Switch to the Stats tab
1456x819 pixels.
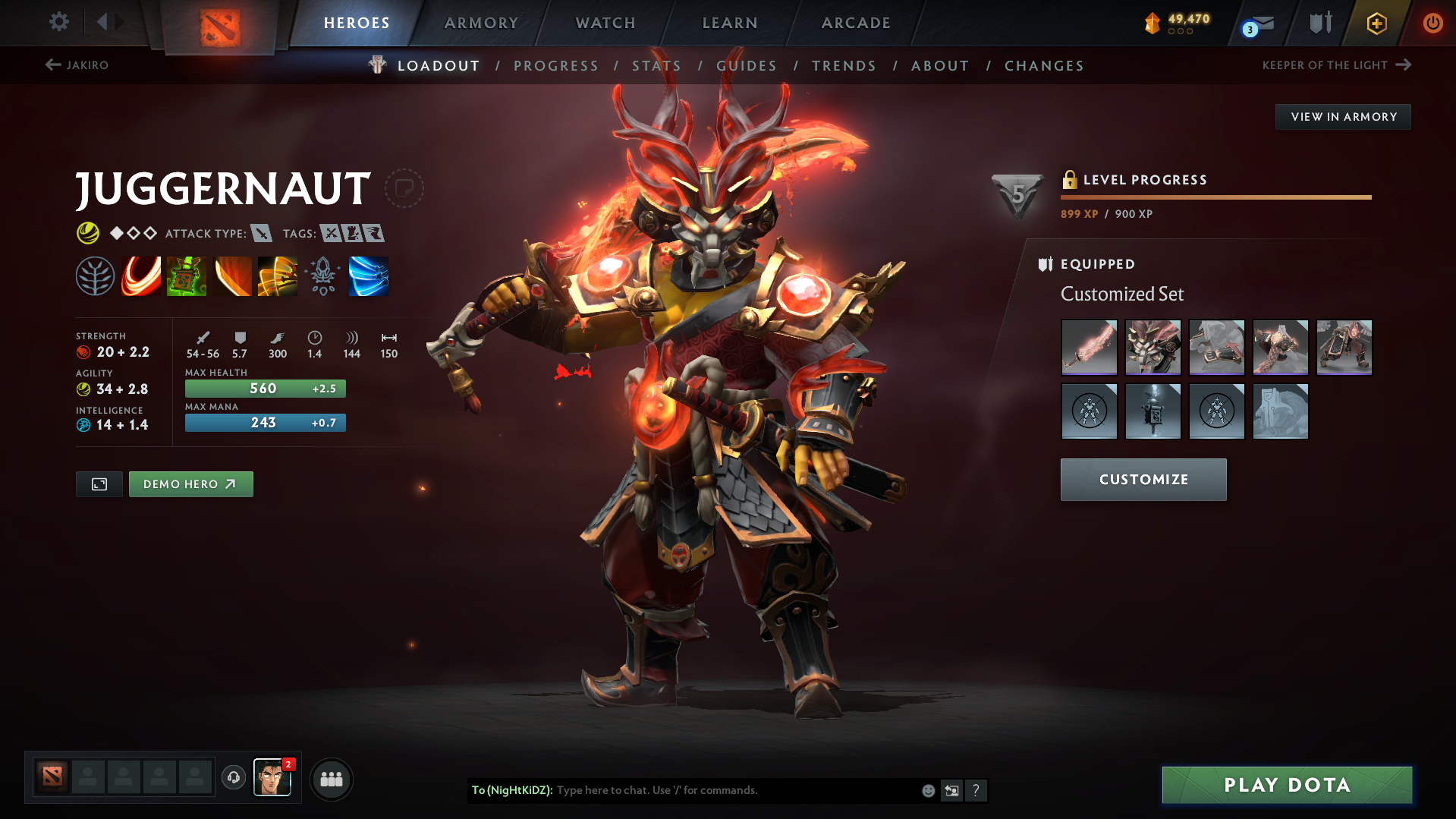click(656, 66)
